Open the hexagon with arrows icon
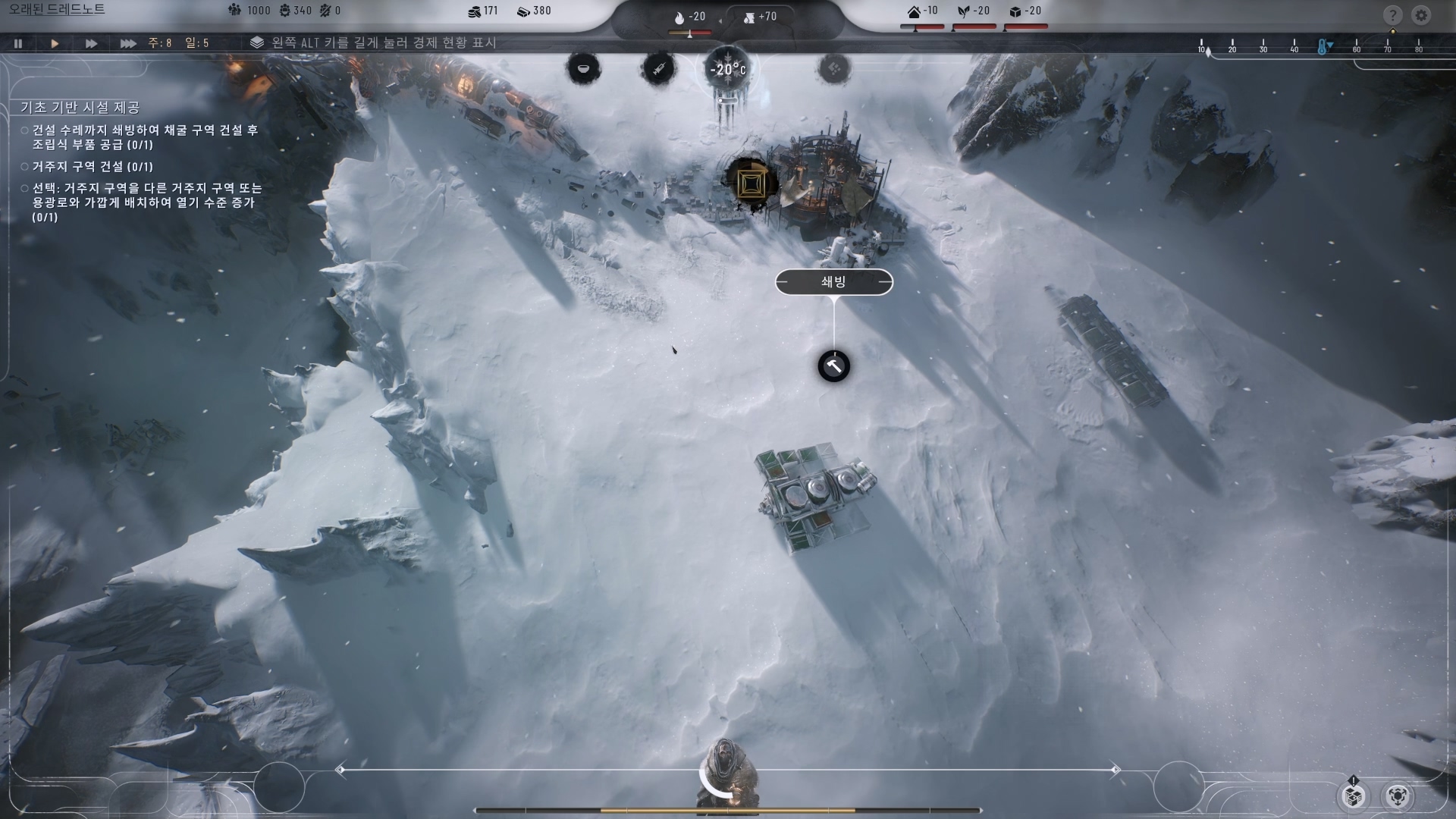The height and width of the screenshot is (819, 1456). click(x=1398, y=795)
